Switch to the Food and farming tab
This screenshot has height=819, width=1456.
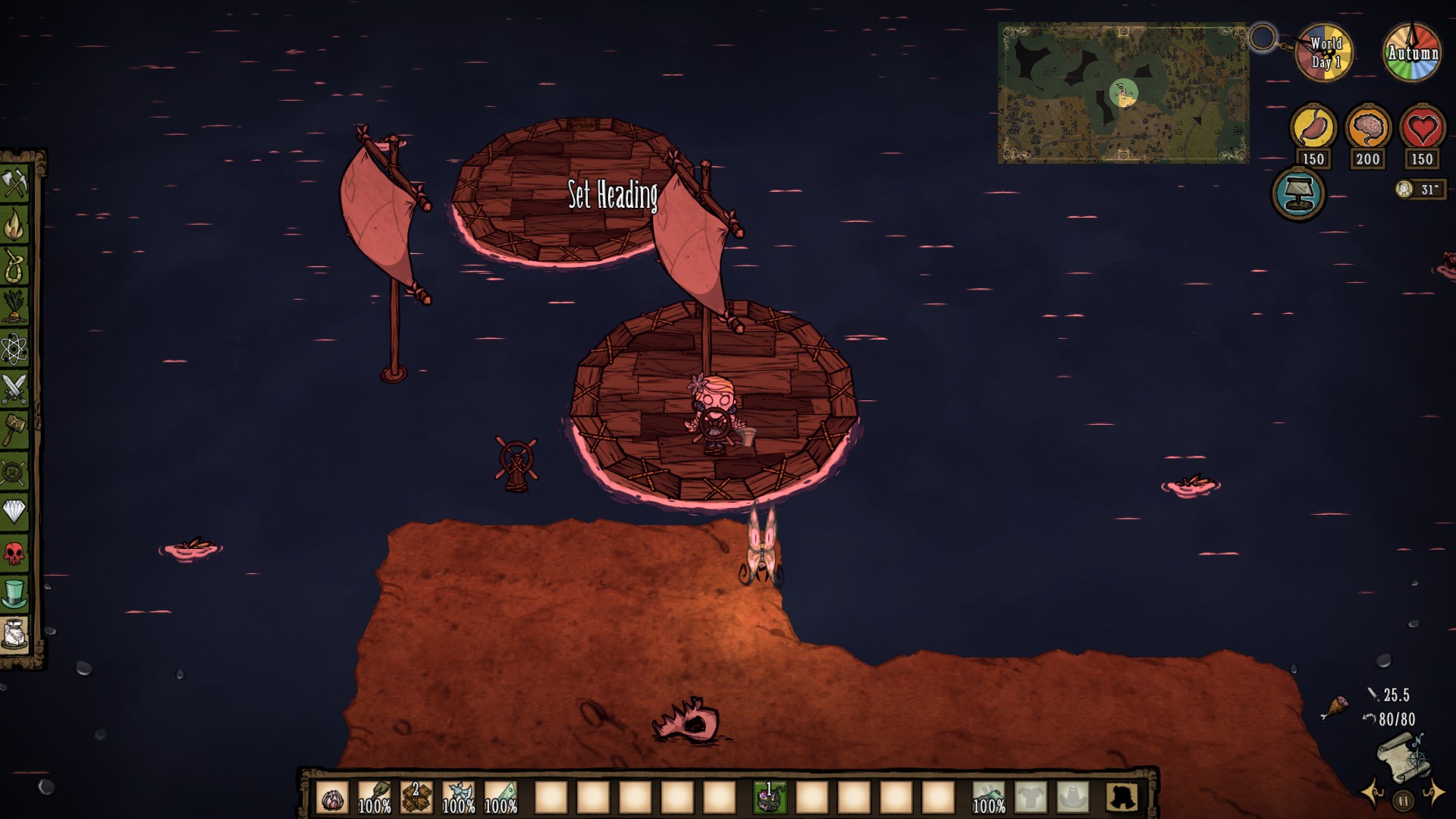tap(14, 307)
